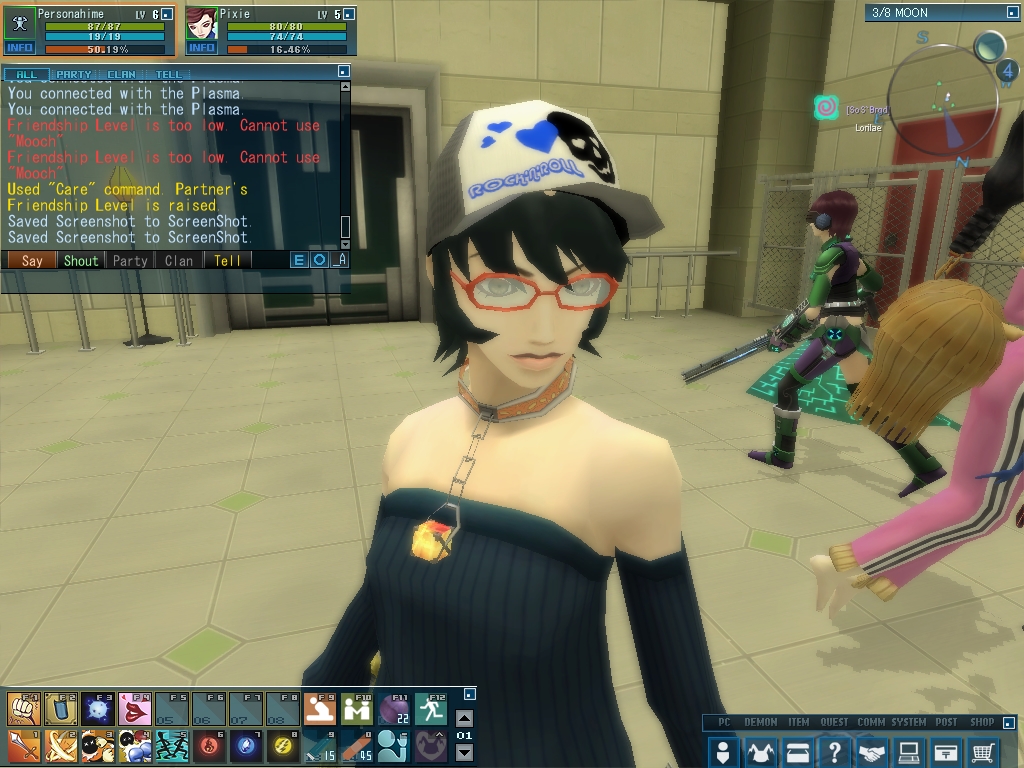The width and height of the screenshot is (1024, 768).
Task: Open the System computer menu icon
Action: point(909,752)
